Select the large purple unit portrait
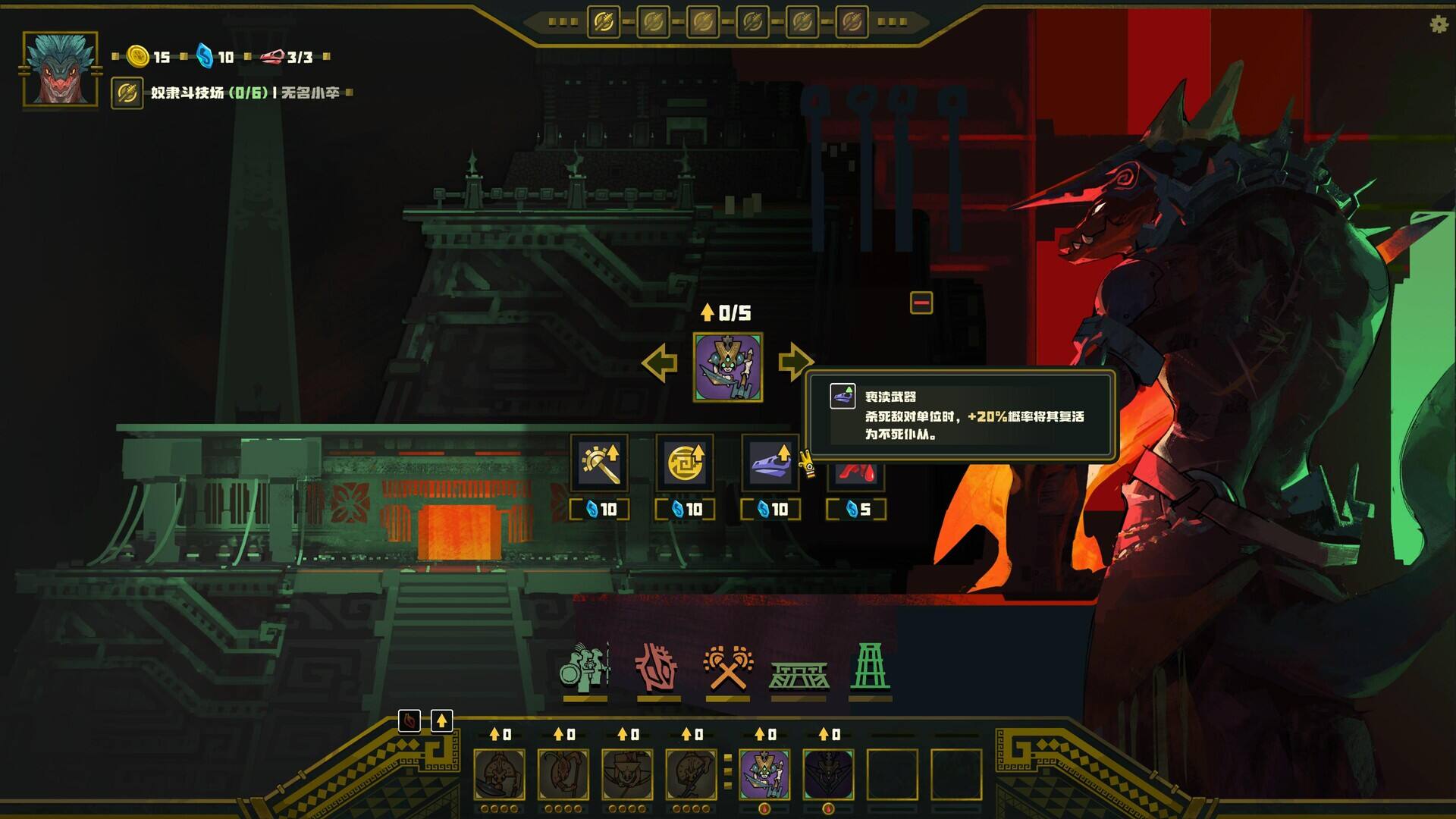This screenshot has height=819, width=1456. pyautogui.click(x=728, y=367)
